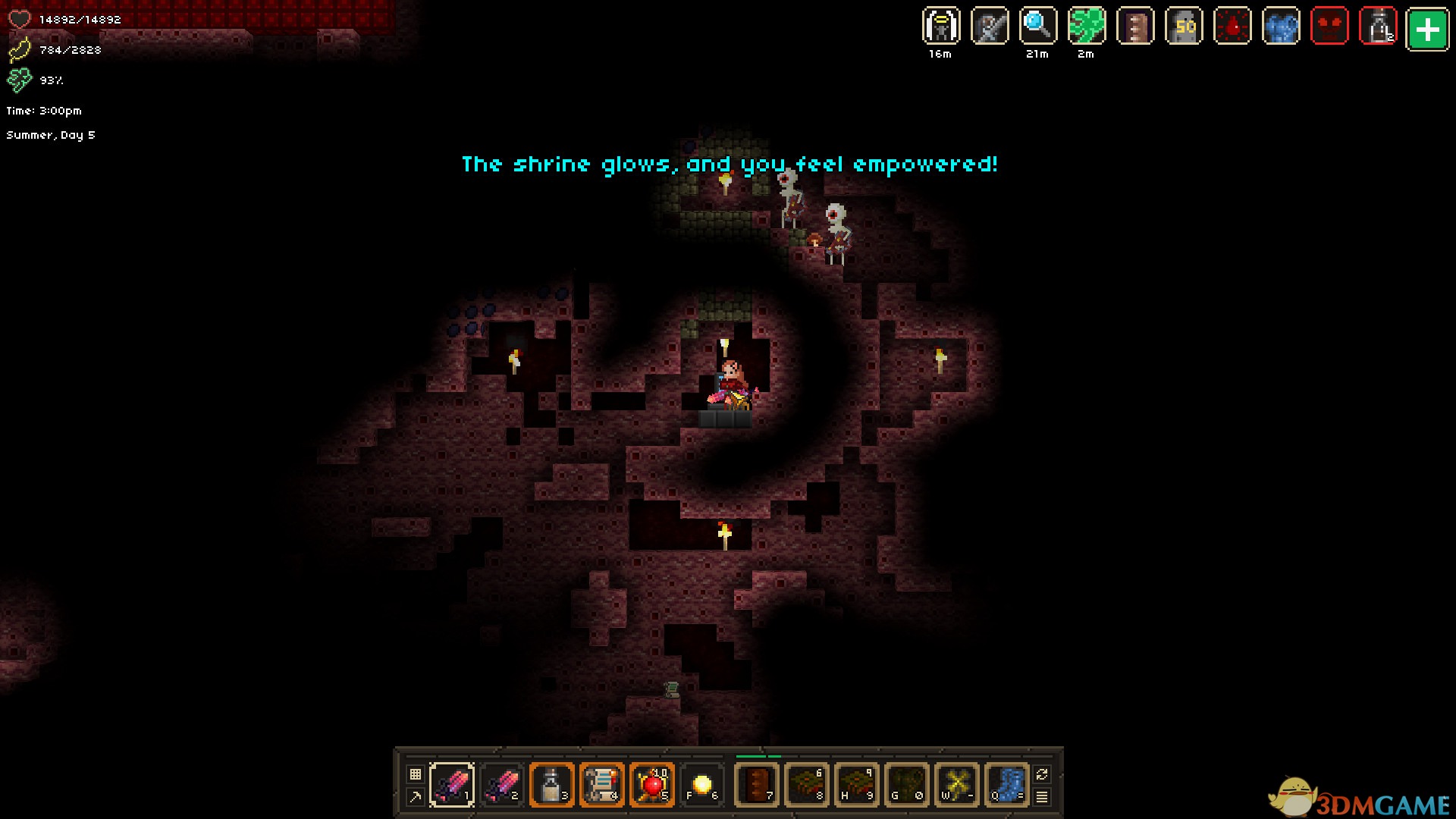This screenshot has height=819, width=1456.
Task: Inspect the winged angel halo buff
Action: click(941, 27)
